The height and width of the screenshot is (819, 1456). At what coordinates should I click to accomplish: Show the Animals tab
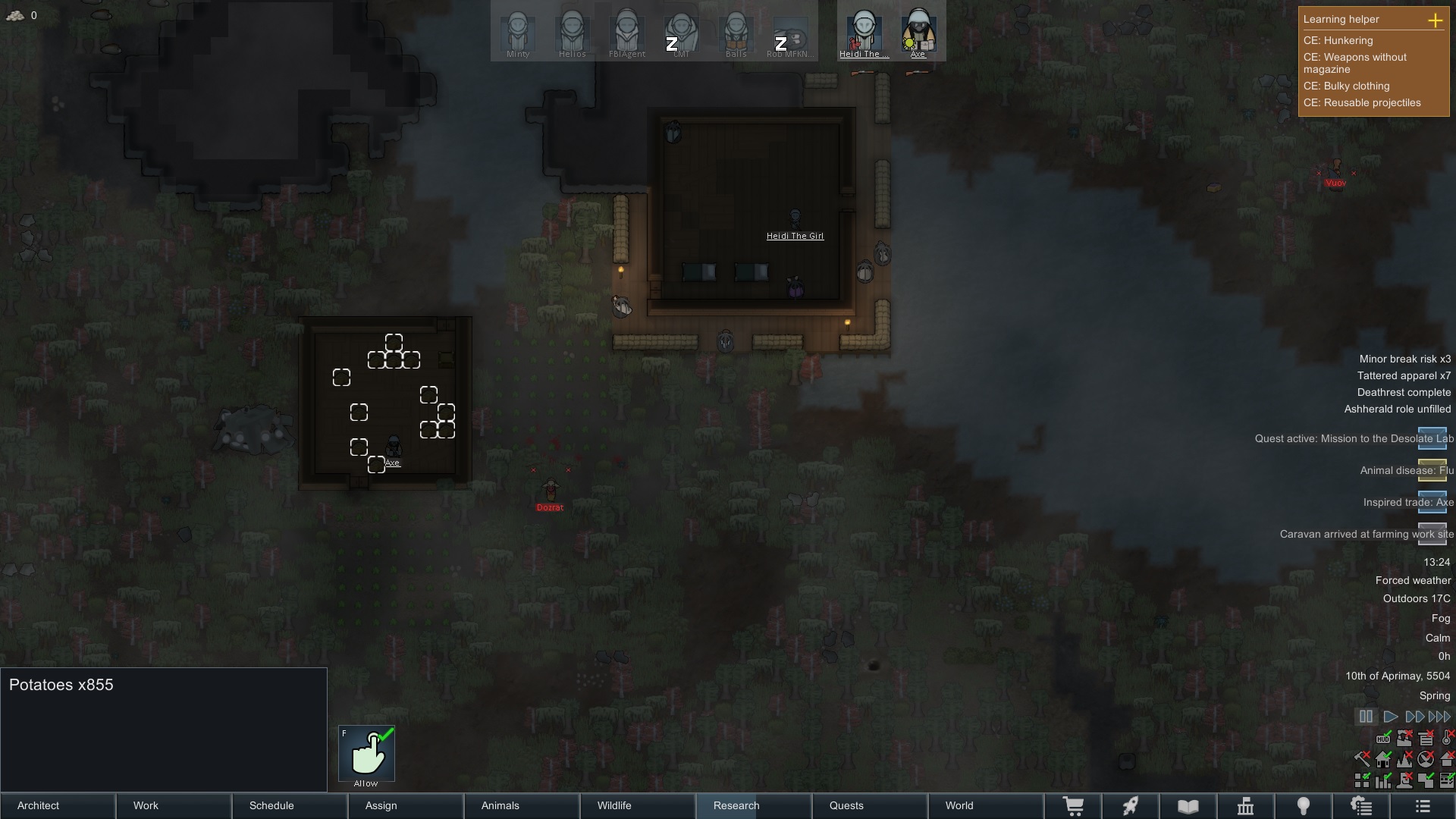522,805
